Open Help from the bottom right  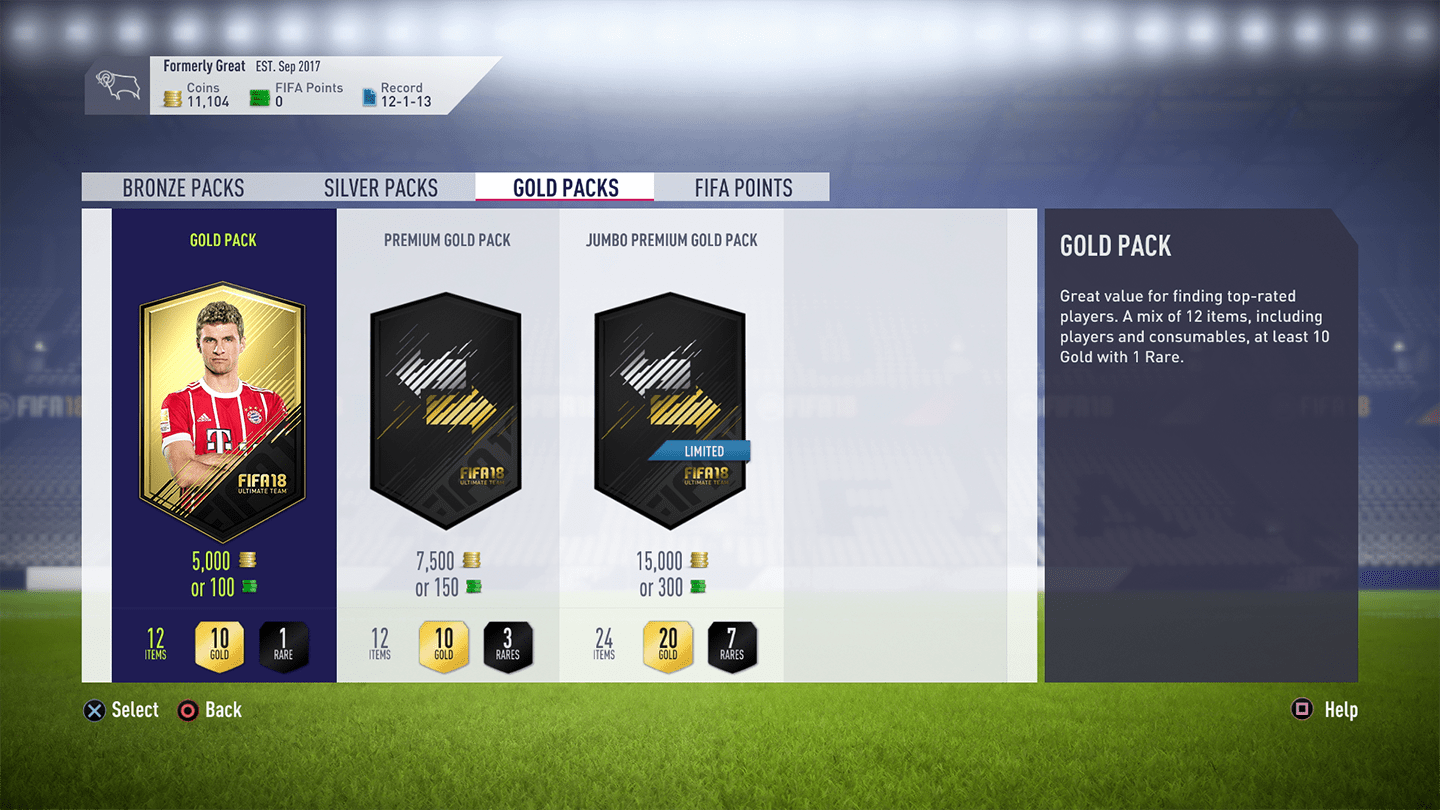click(x=1325, y=710)
